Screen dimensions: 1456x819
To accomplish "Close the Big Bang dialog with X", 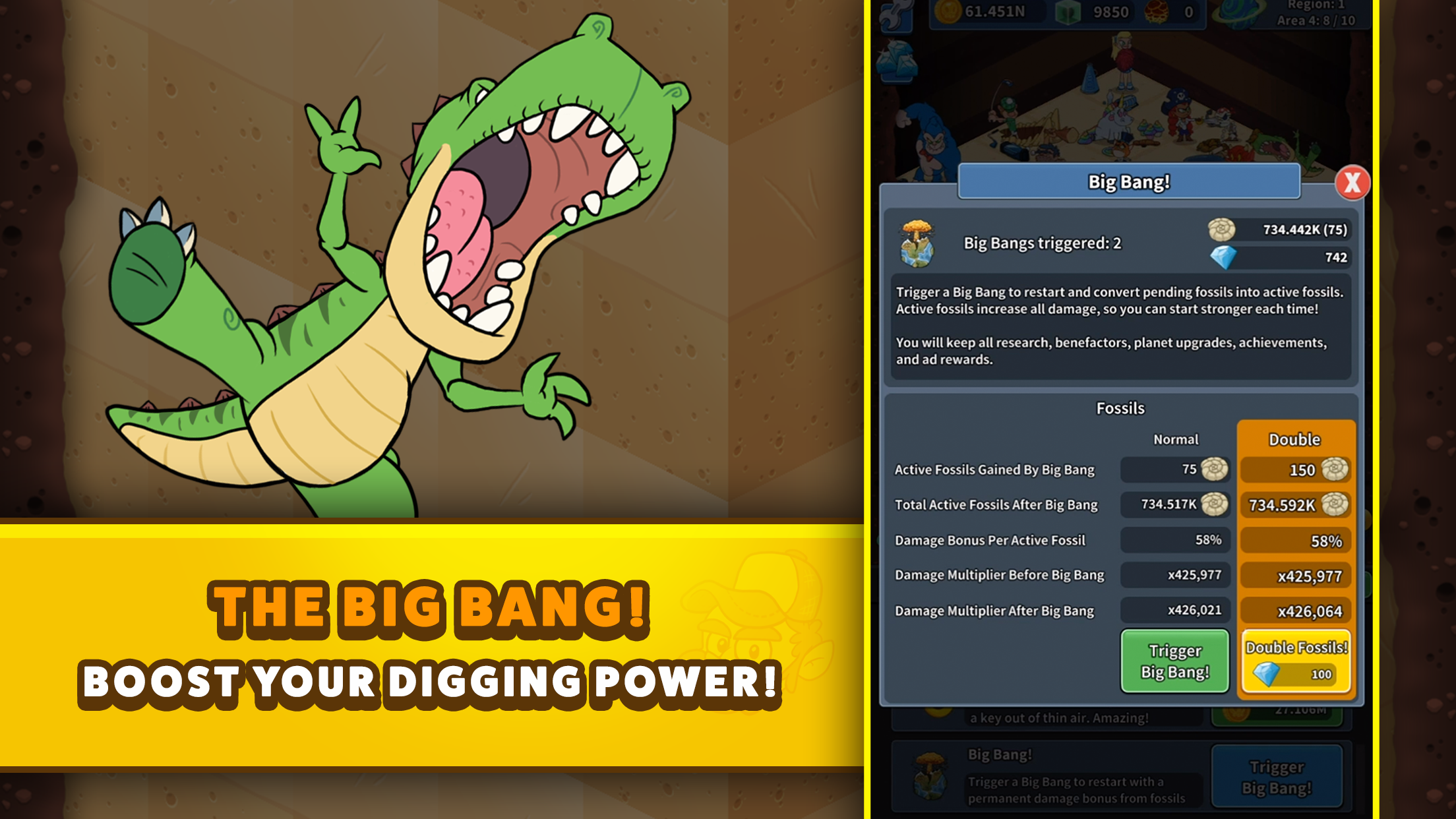I will [1352, 183].
